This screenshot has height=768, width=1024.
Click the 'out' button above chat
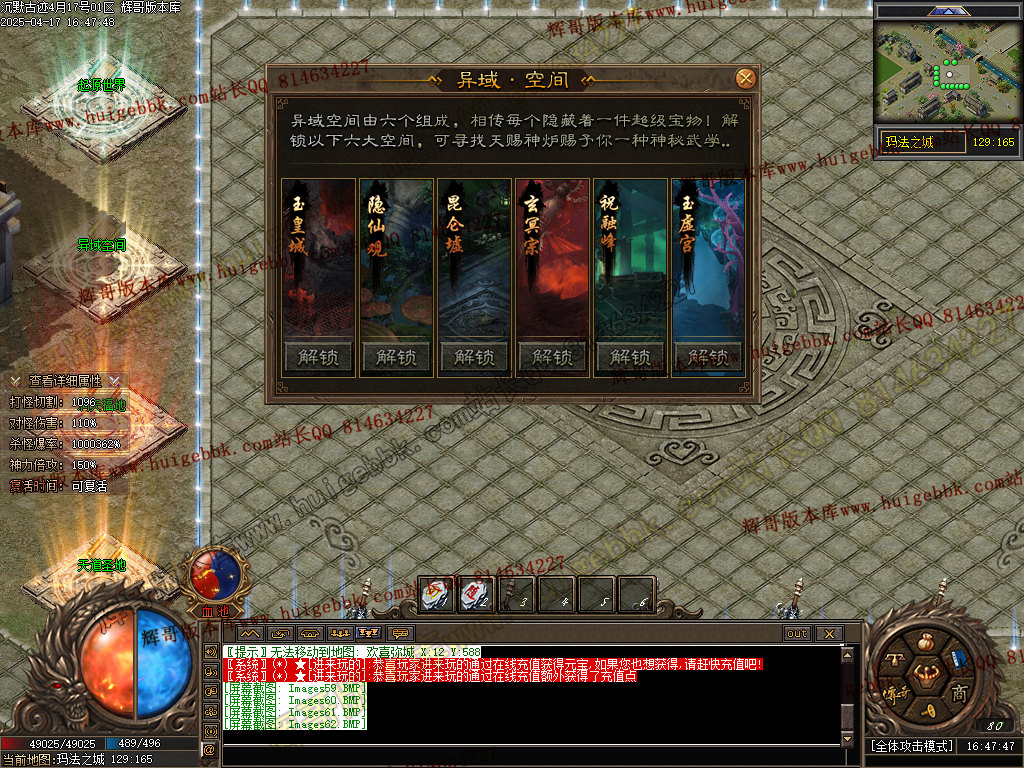[x=797, y=634]
